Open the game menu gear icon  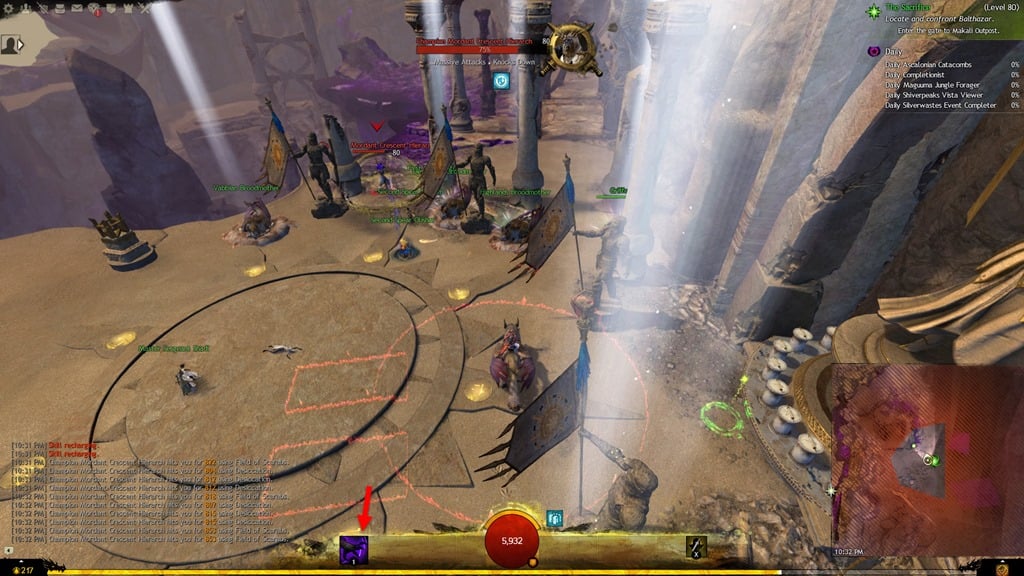[9, 7]
